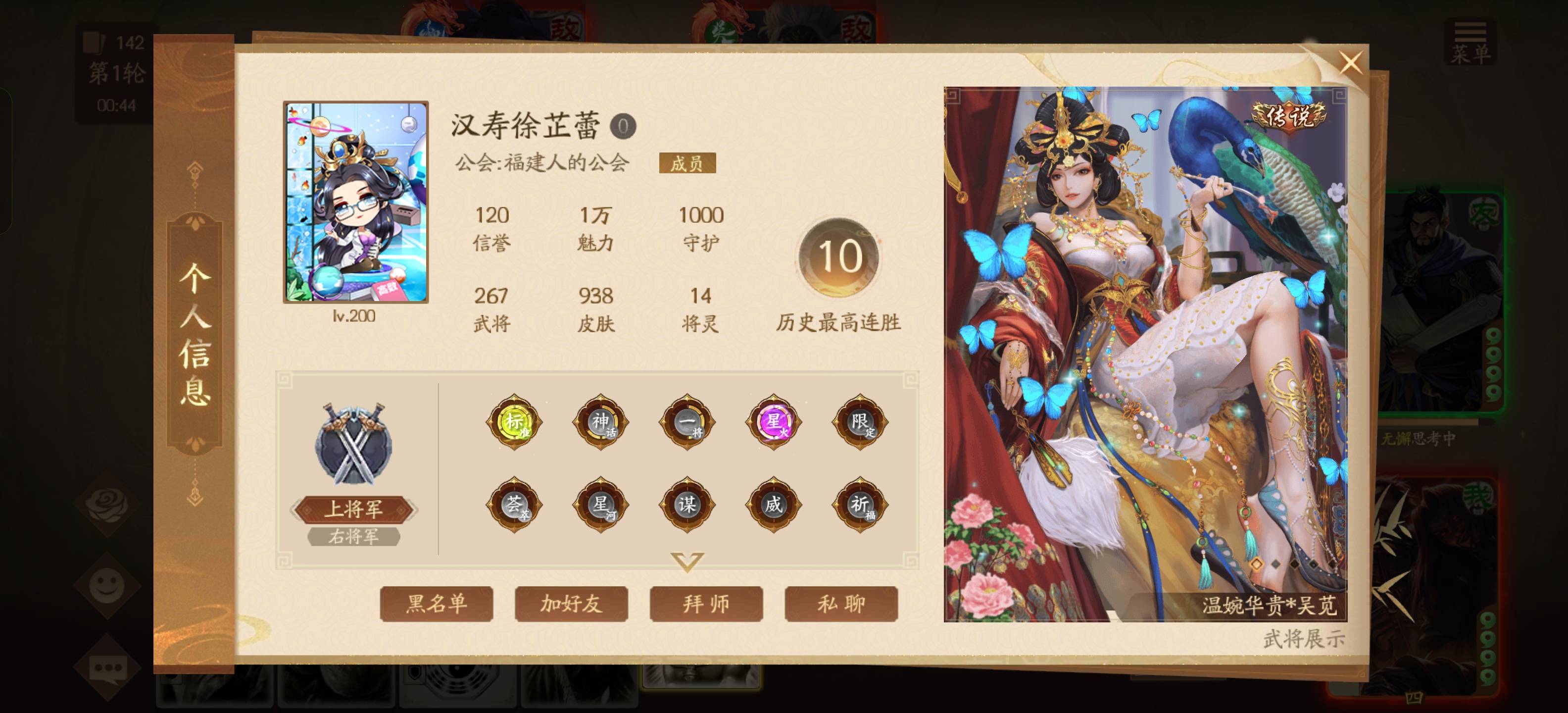Image resolution: width=1568 pixels, height=713 pixels.
Task: Close the player info panel
Action: tap(1350, 63)
